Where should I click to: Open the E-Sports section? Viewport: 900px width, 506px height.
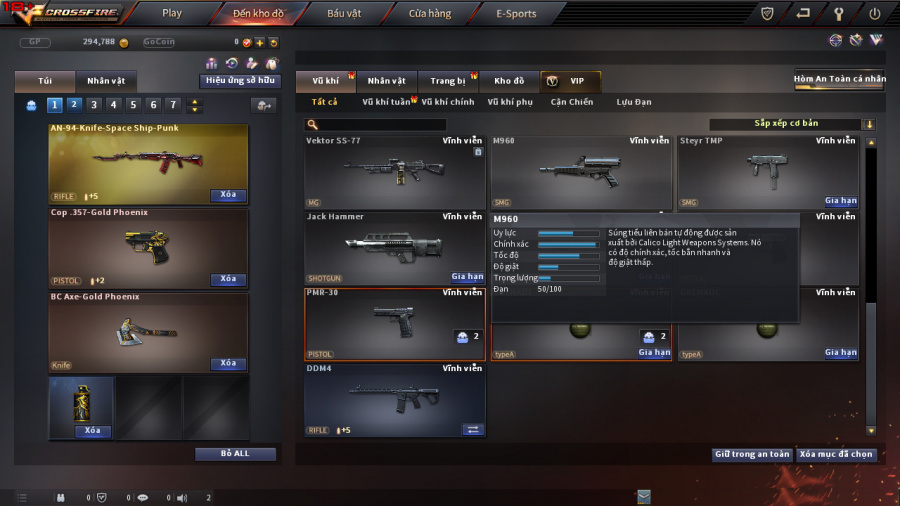tap(516, 14)
